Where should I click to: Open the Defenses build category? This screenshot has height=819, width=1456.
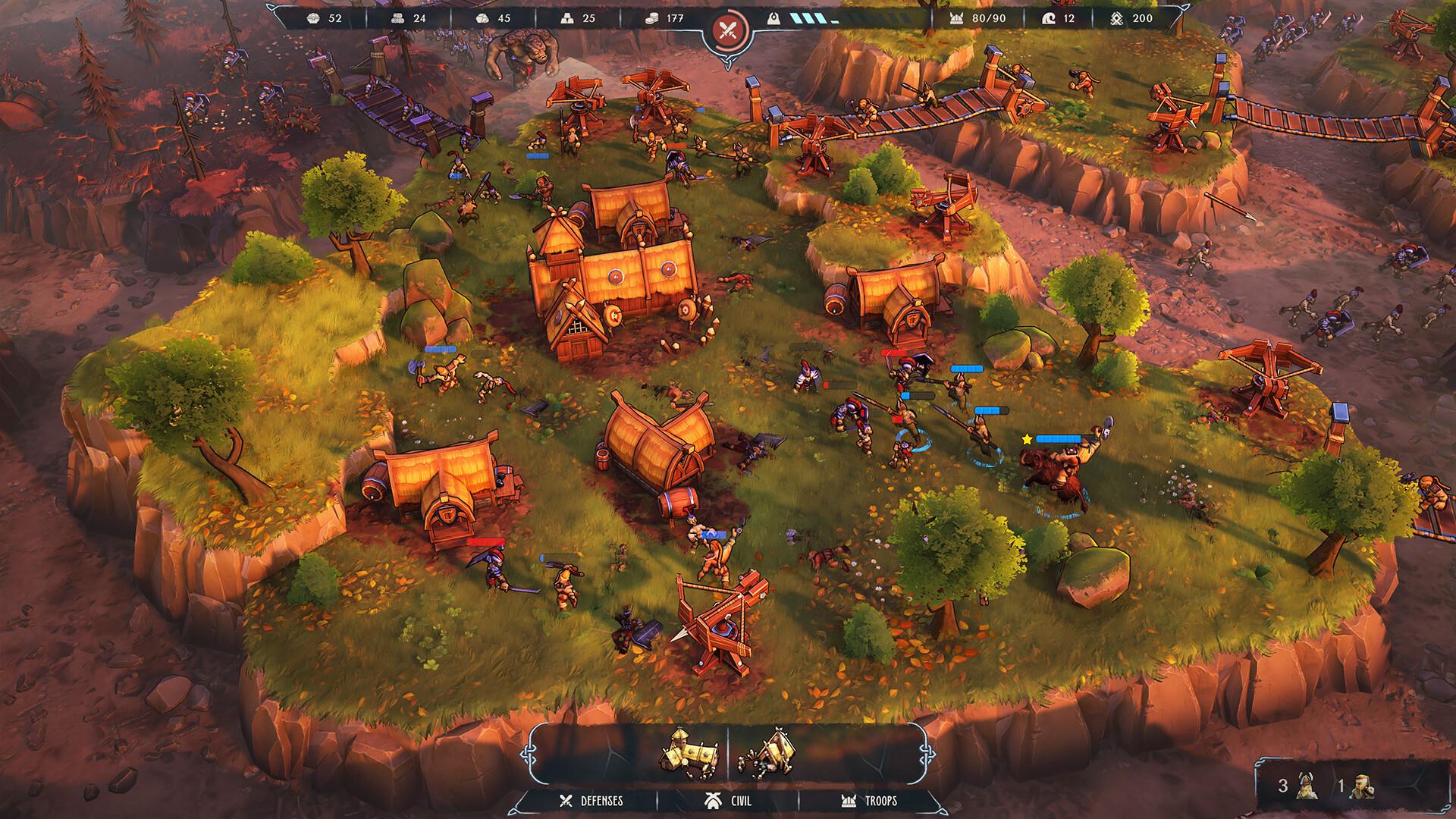click(591, 801)
